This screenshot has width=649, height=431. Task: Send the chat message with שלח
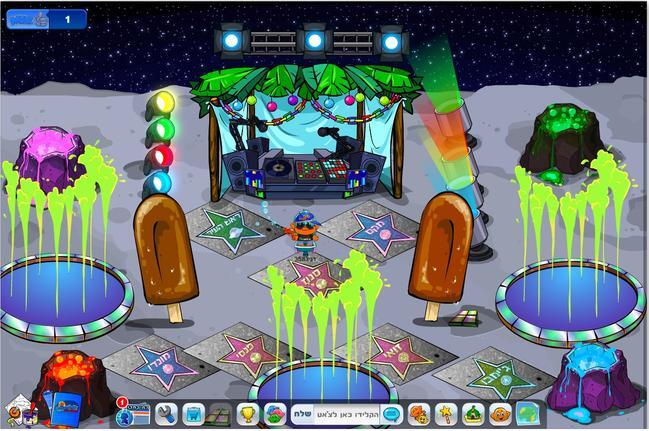pos(302,412)
